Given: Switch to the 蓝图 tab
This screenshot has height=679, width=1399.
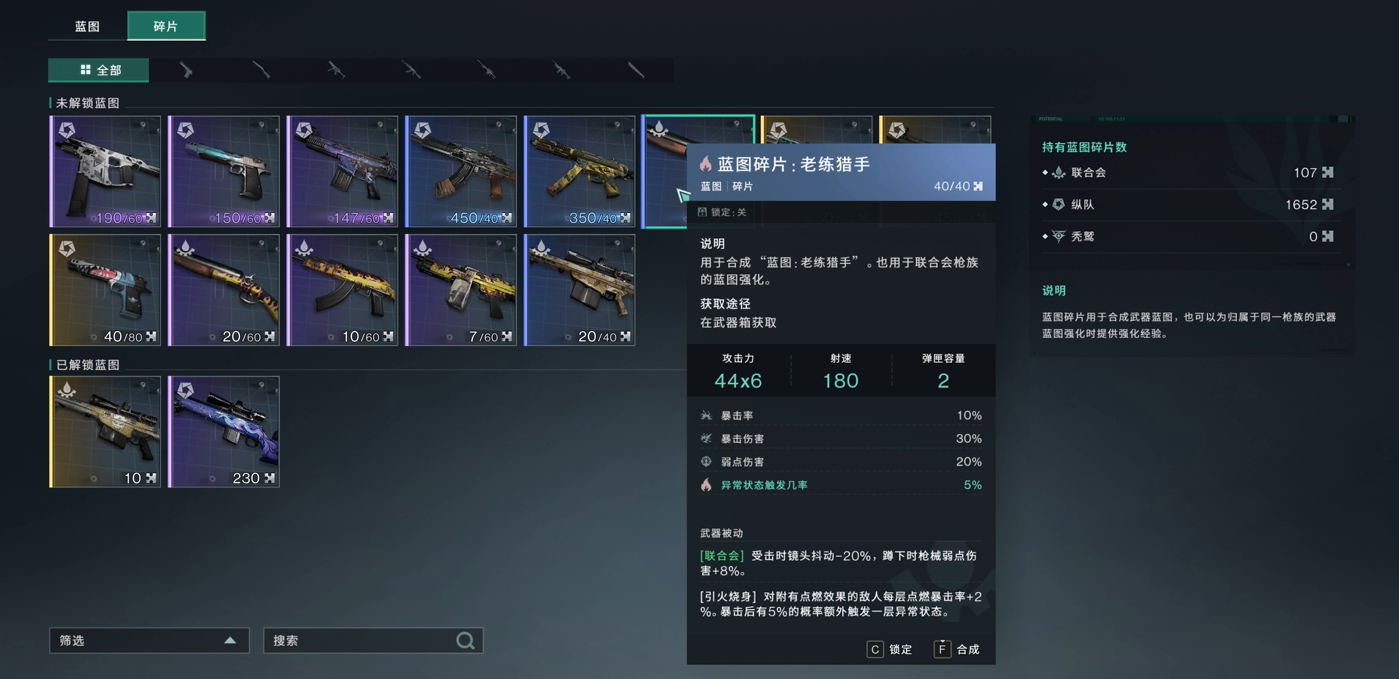Looking at the screenshot, I should pos(88,26).
